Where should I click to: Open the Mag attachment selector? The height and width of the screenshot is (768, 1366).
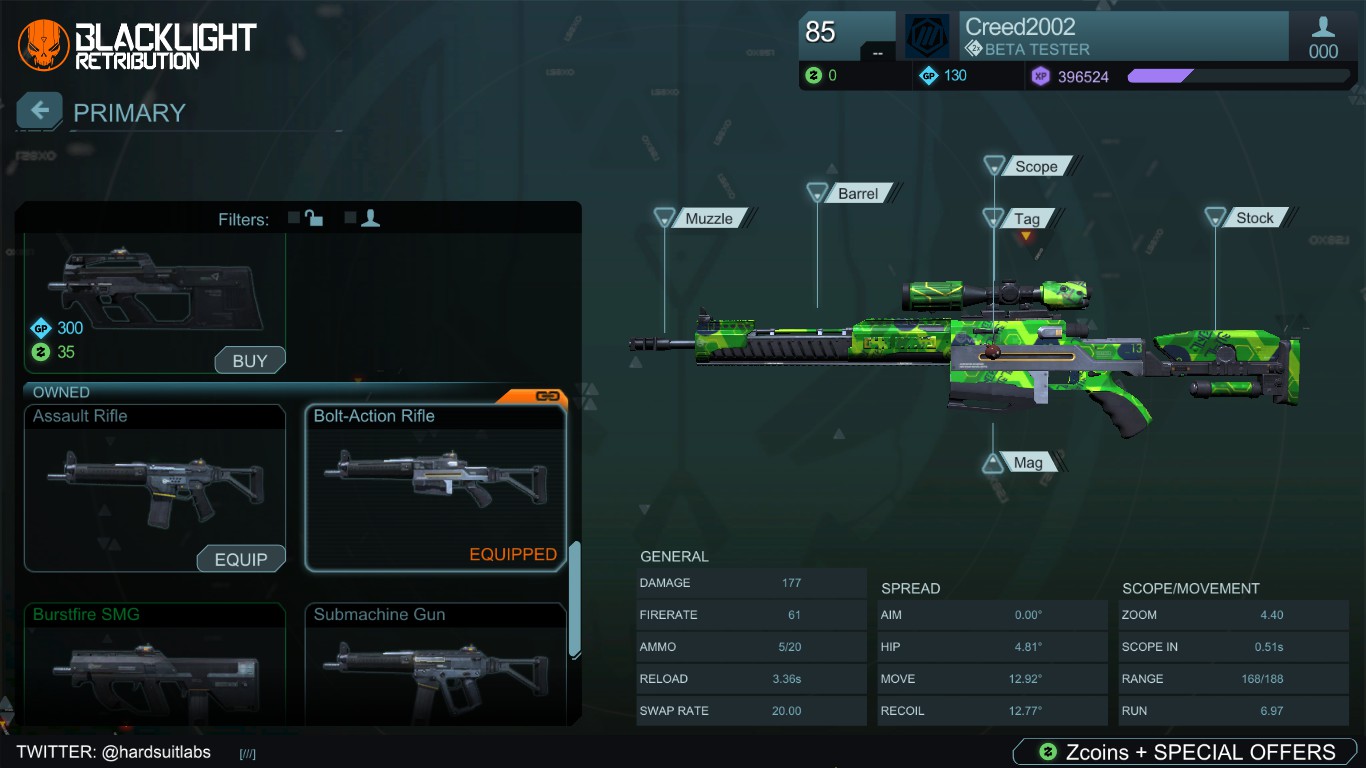[x=1028, y=461]
